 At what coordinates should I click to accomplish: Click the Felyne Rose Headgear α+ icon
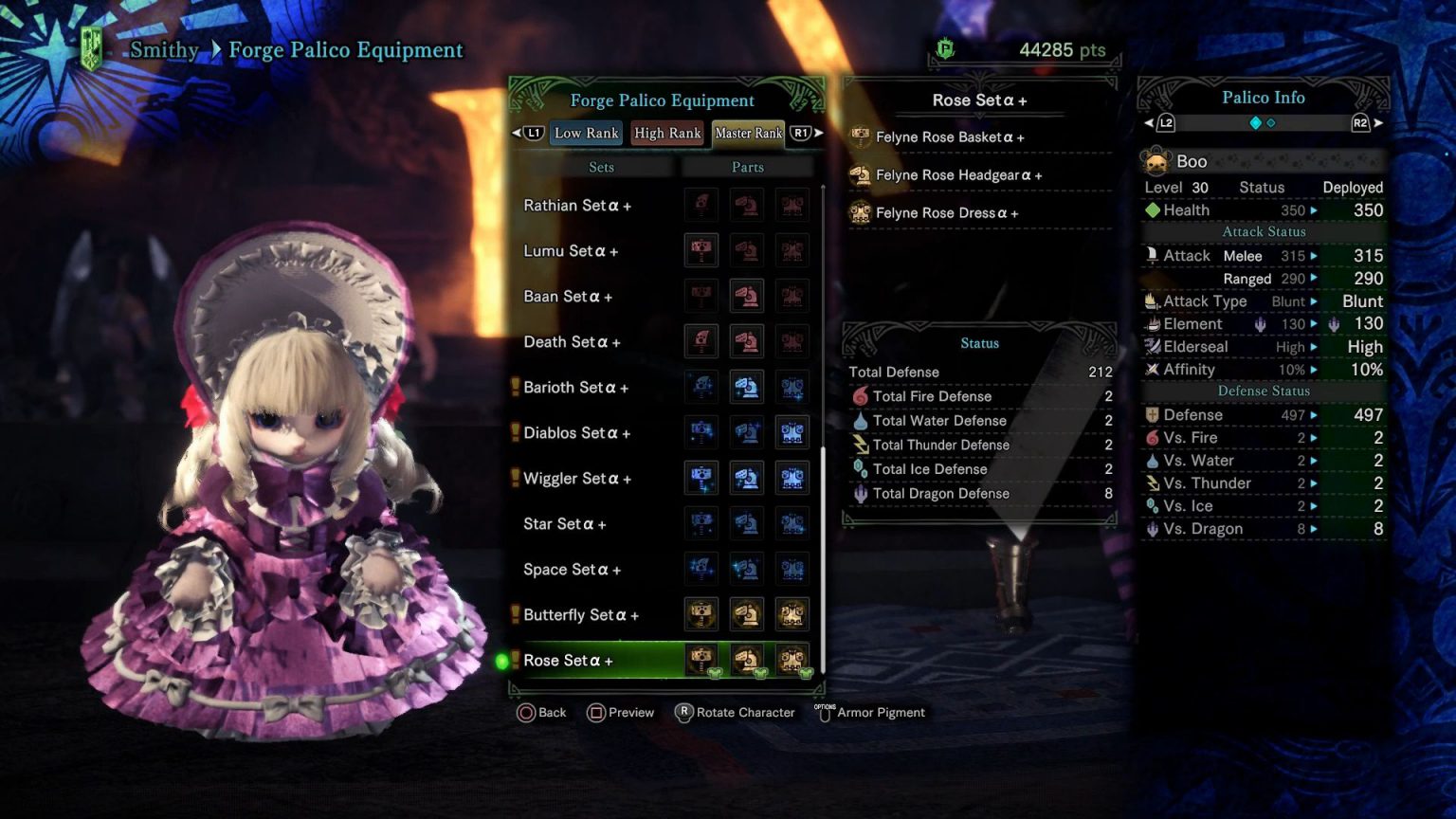[x=863, y=175]
